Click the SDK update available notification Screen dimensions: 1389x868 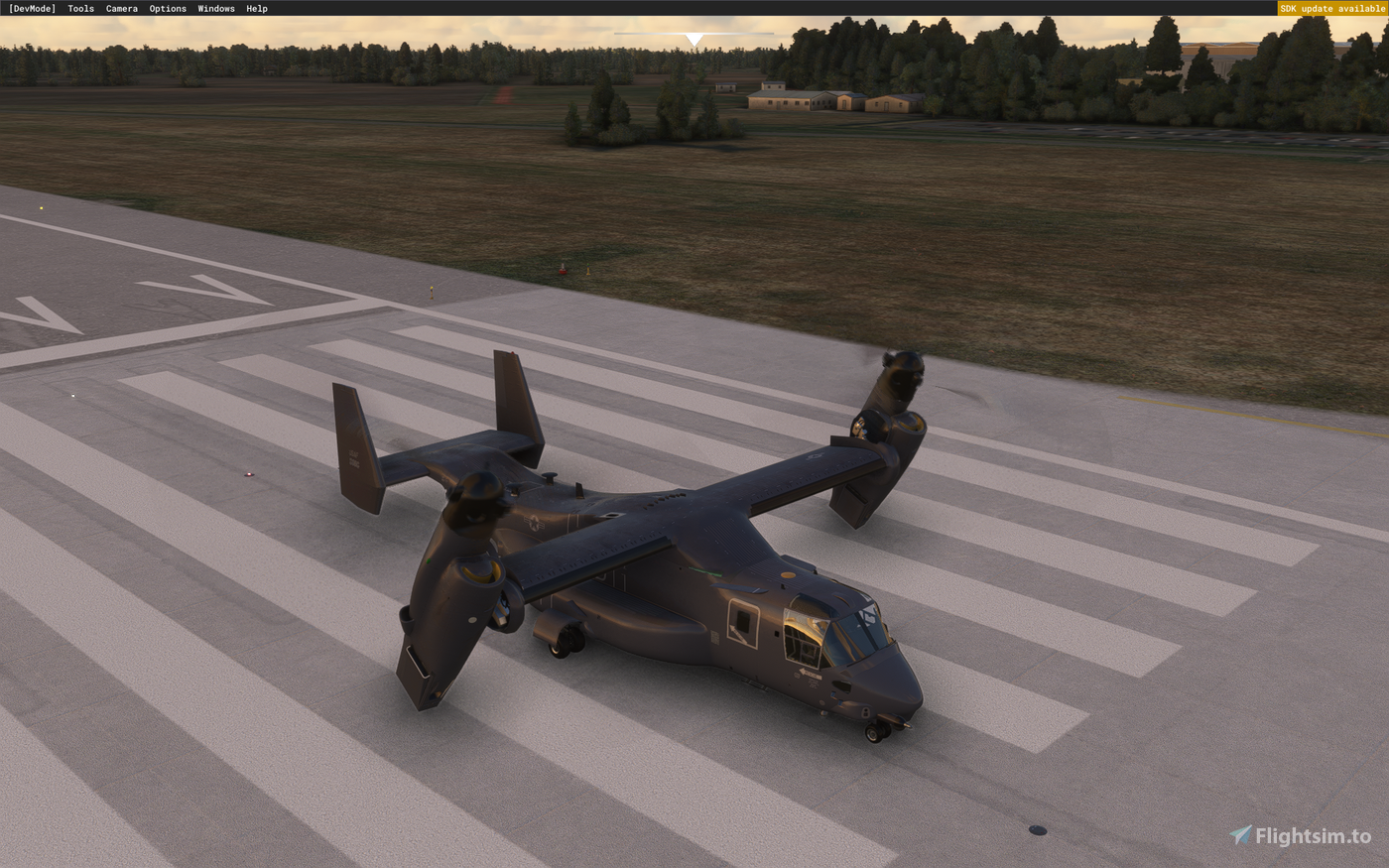1331,8
